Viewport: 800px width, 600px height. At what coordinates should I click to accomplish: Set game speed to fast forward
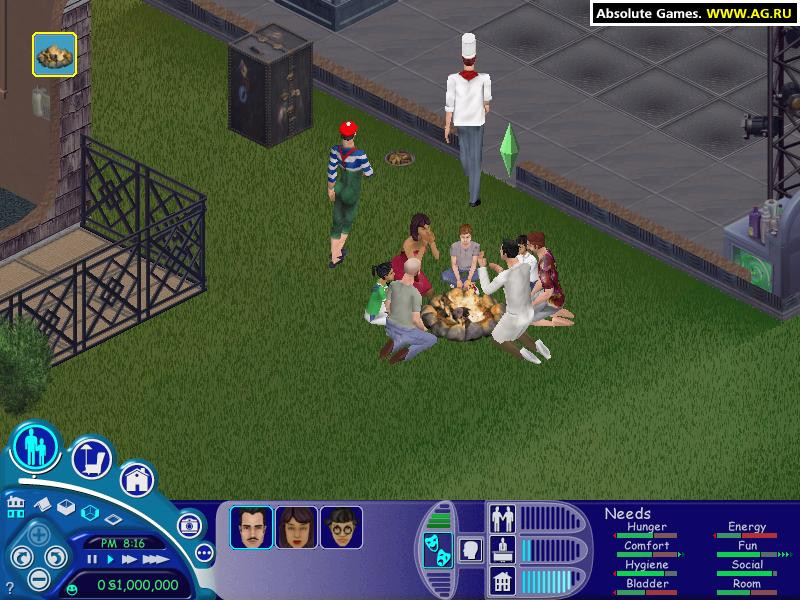coord(128,559)
